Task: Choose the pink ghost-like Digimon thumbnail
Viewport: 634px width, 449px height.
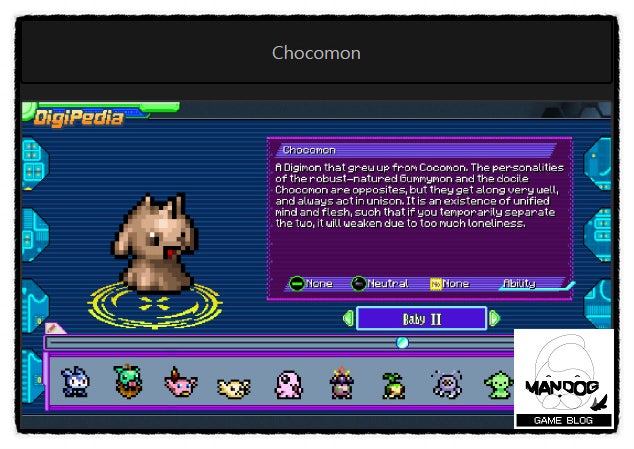Action: 287,383
